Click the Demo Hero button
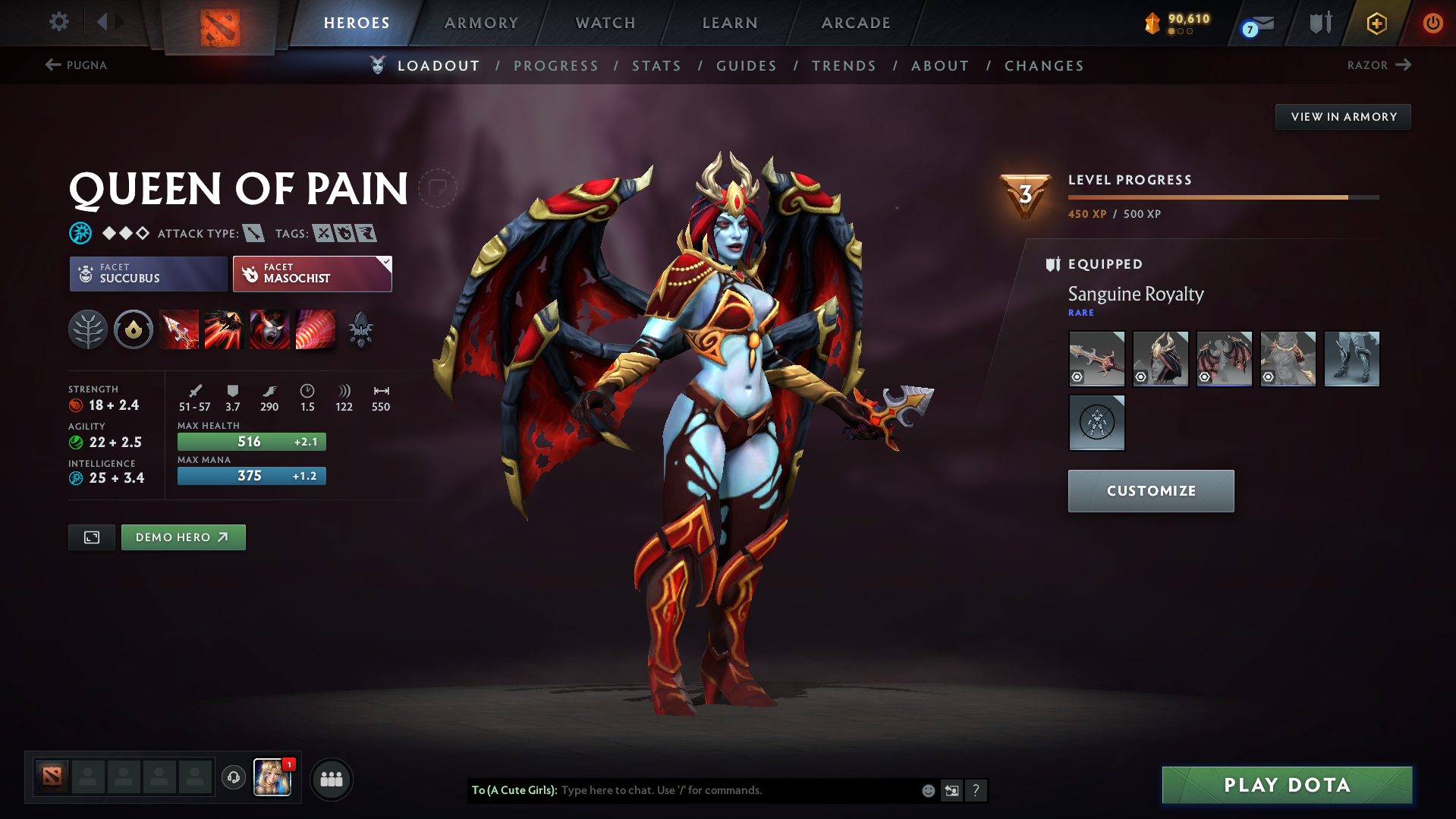This screenshot has width=1456, height=819. (183, 537)
